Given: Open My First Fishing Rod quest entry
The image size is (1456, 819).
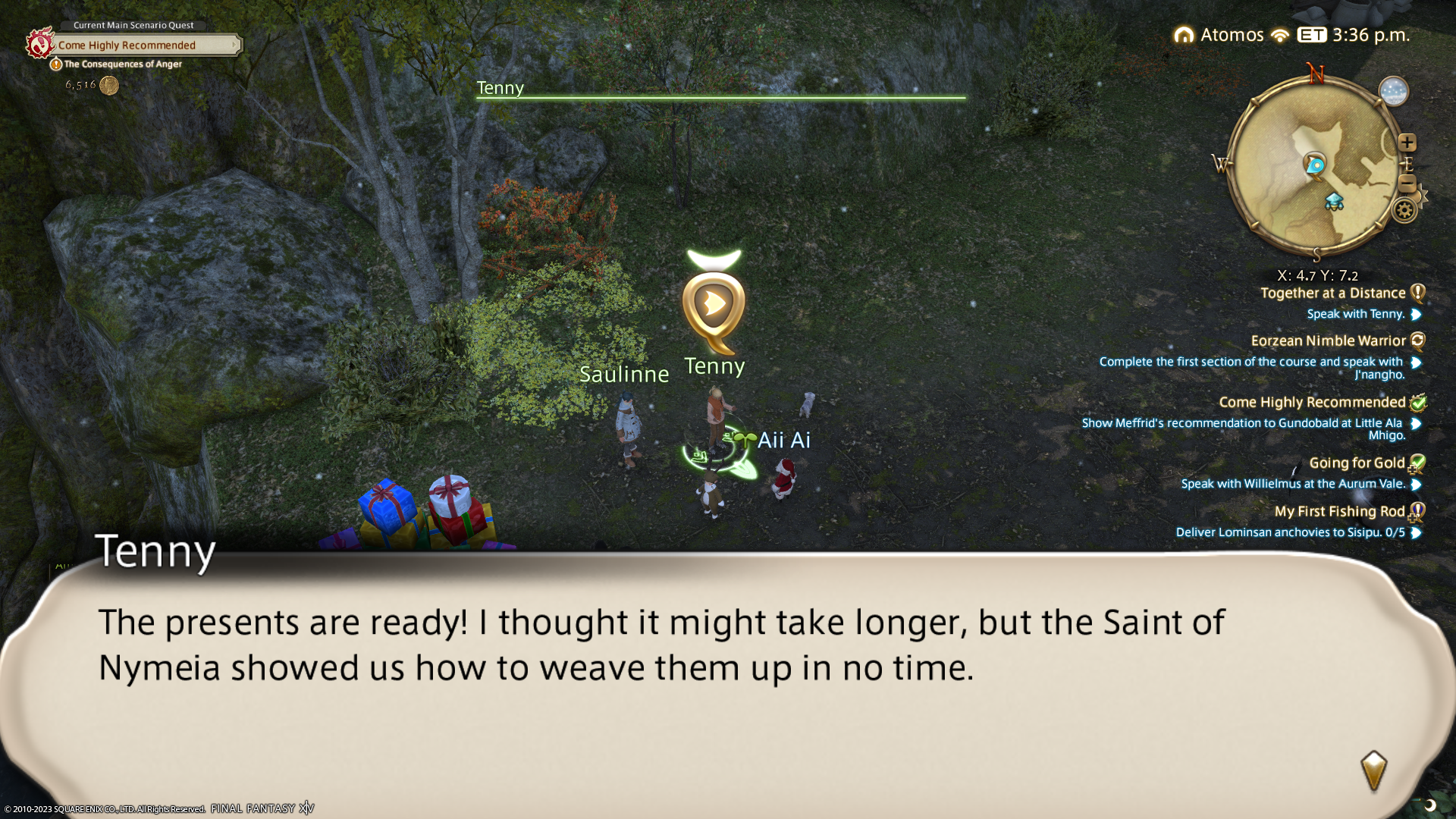Looking at the screenshot, I should click(1339, 512).
